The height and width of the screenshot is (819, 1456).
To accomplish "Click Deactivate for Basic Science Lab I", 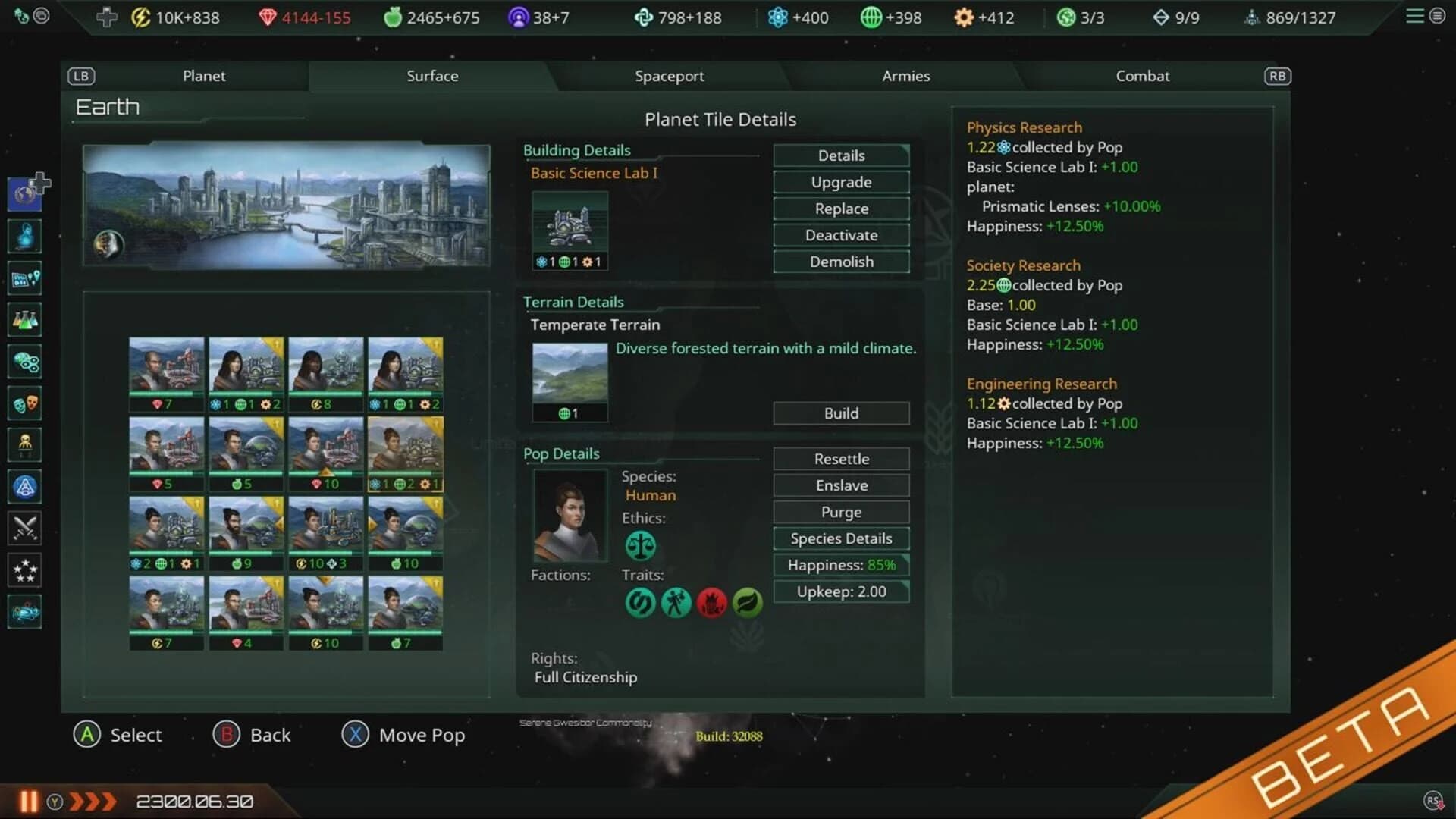I will (x=840, y=235).
